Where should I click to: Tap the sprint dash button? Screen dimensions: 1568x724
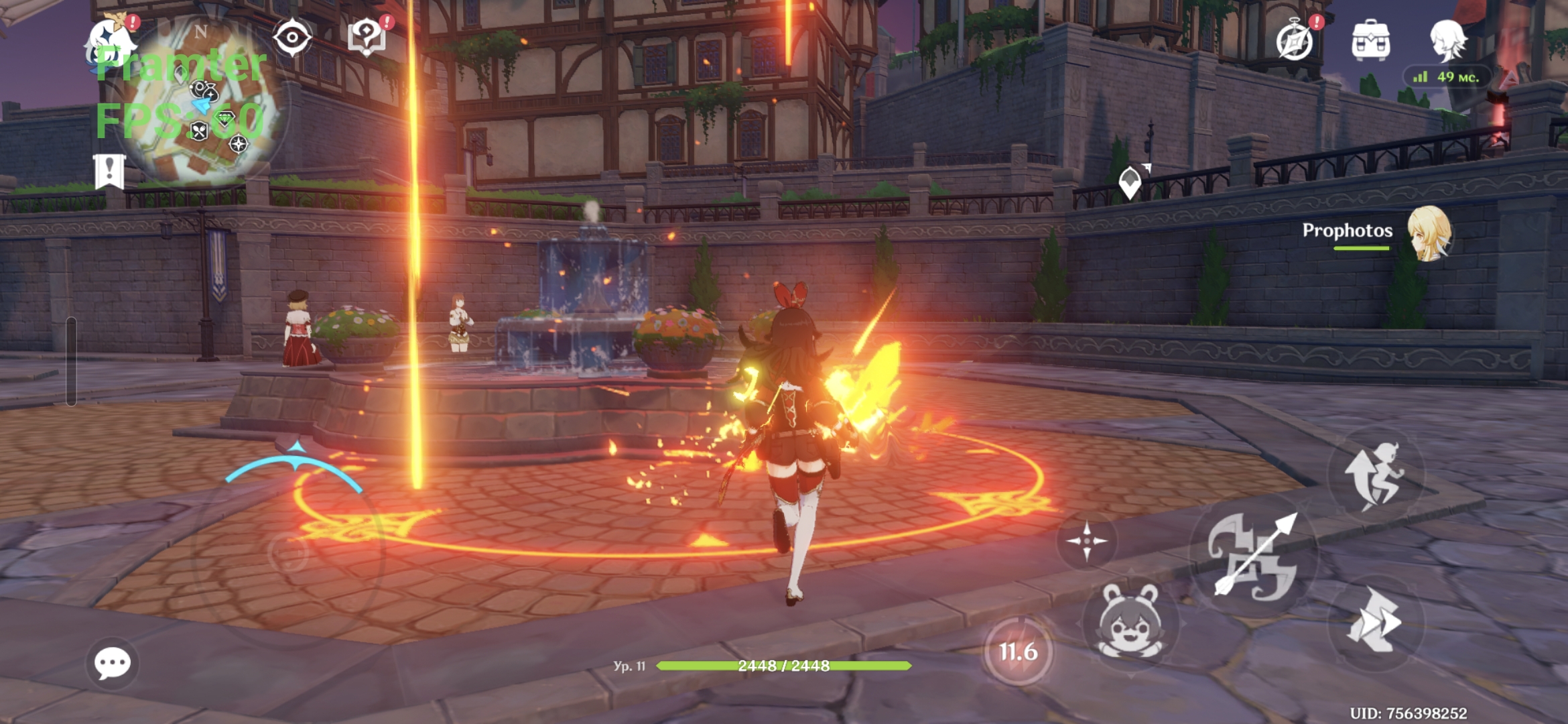click(x=1374, y=622)
